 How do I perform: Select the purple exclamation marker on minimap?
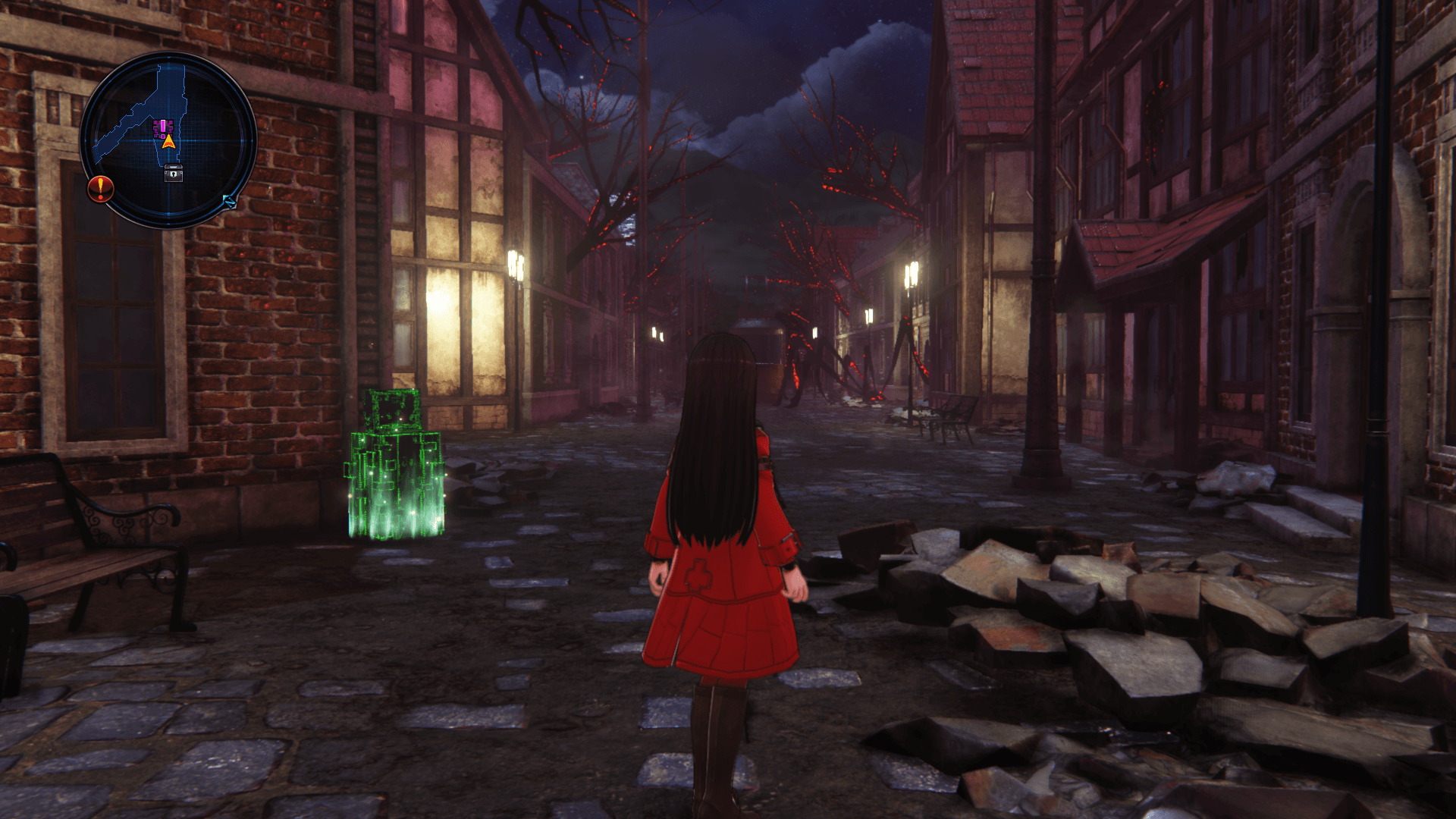click(x=163, y=125)
